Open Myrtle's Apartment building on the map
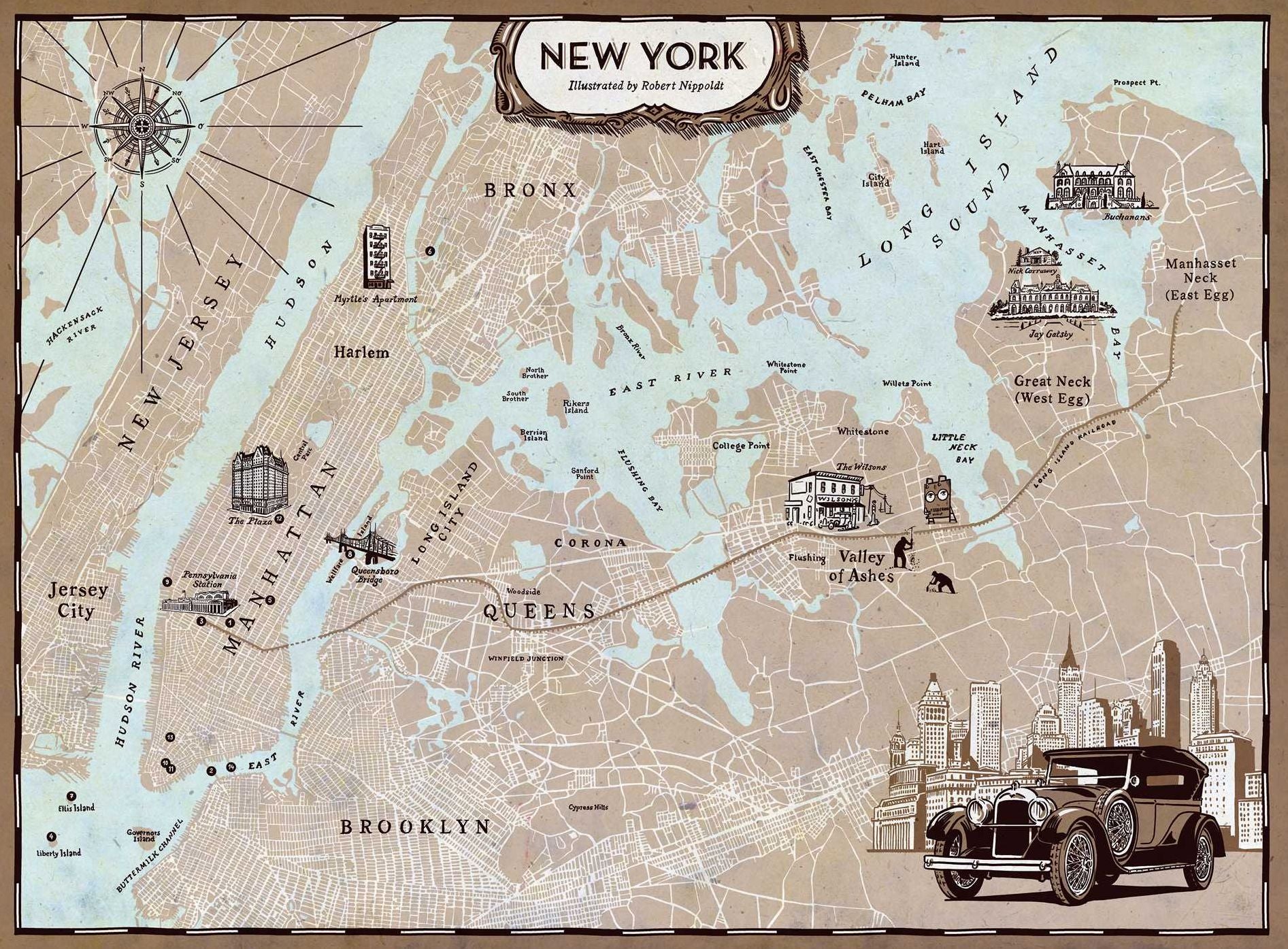1288x949 pixels. point(378,259)
